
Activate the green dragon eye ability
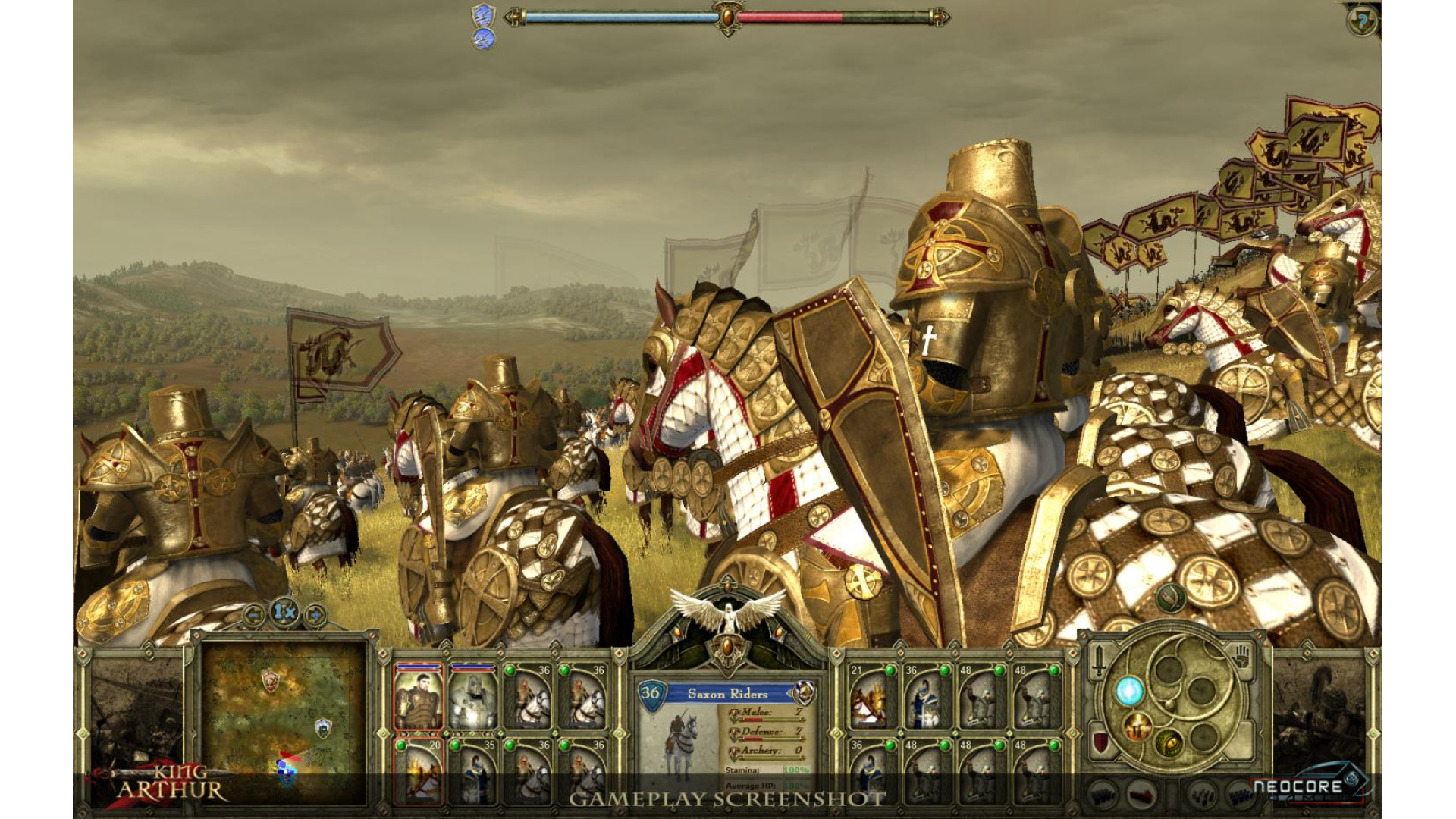click(x=1169, y=743)
